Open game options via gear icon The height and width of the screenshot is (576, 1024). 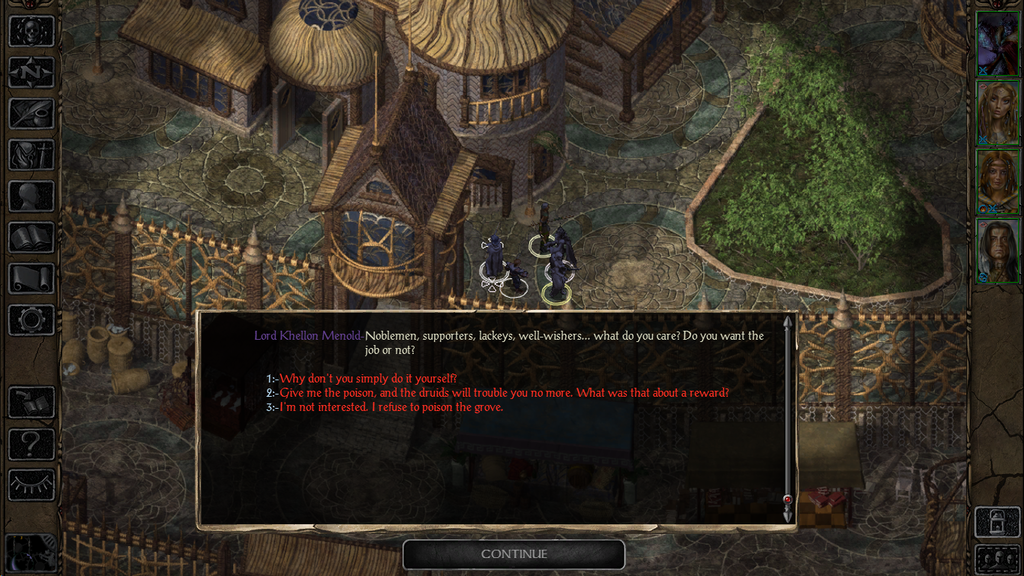[x=31, y=320]
